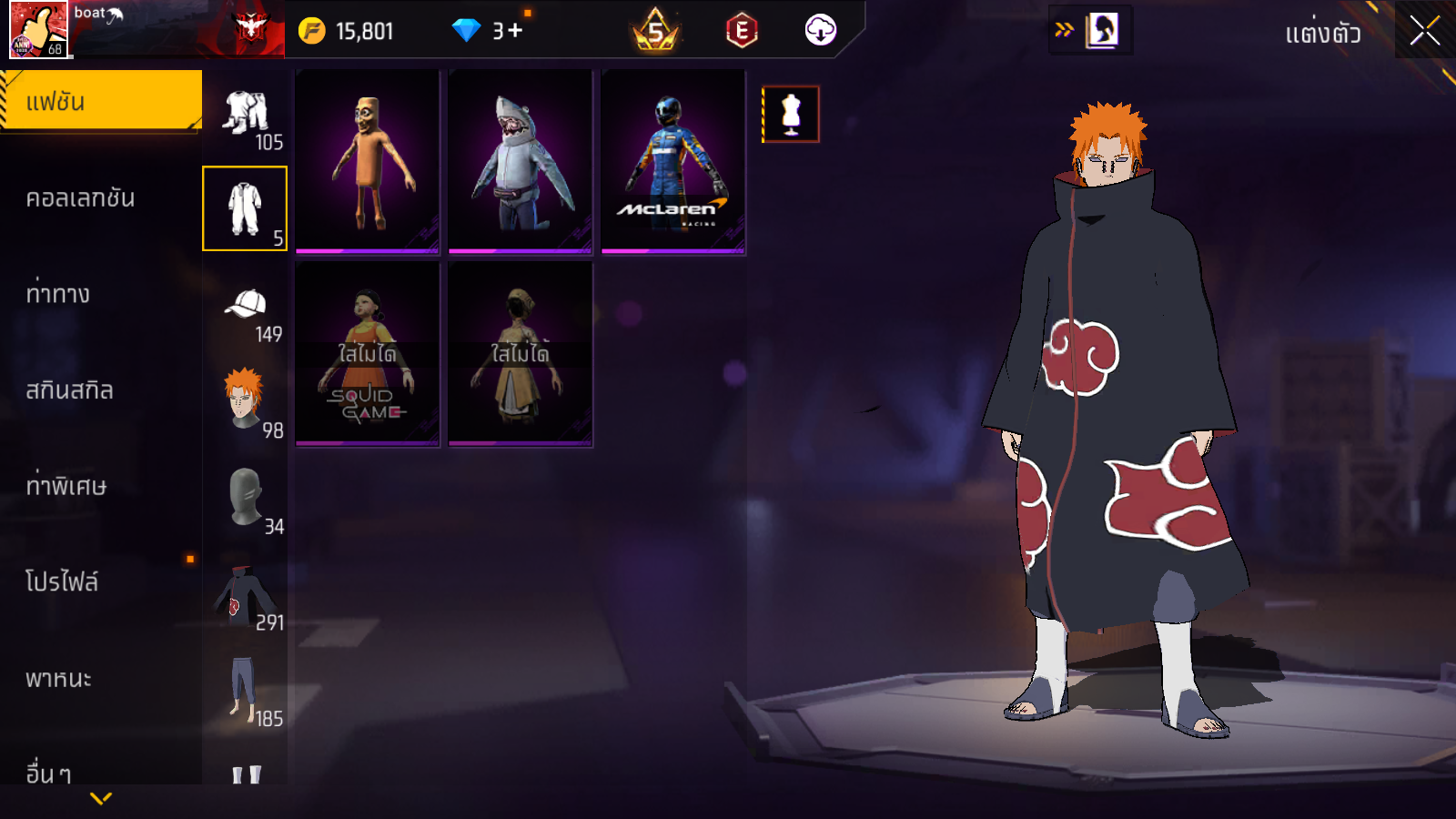Show the hair and head category
This screenshot has height=819, width=1456.
pos(246,401)
